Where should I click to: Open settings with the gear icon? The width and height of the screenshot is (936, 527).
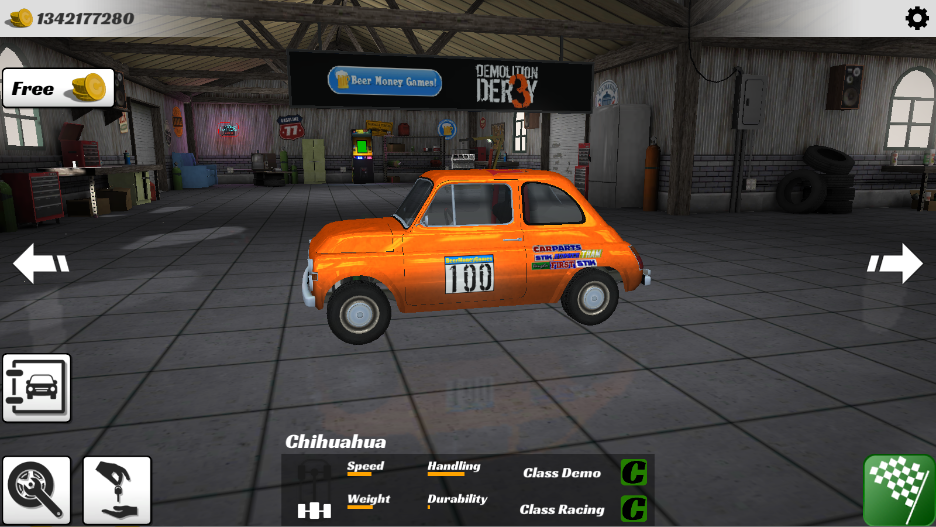[916, 18]
